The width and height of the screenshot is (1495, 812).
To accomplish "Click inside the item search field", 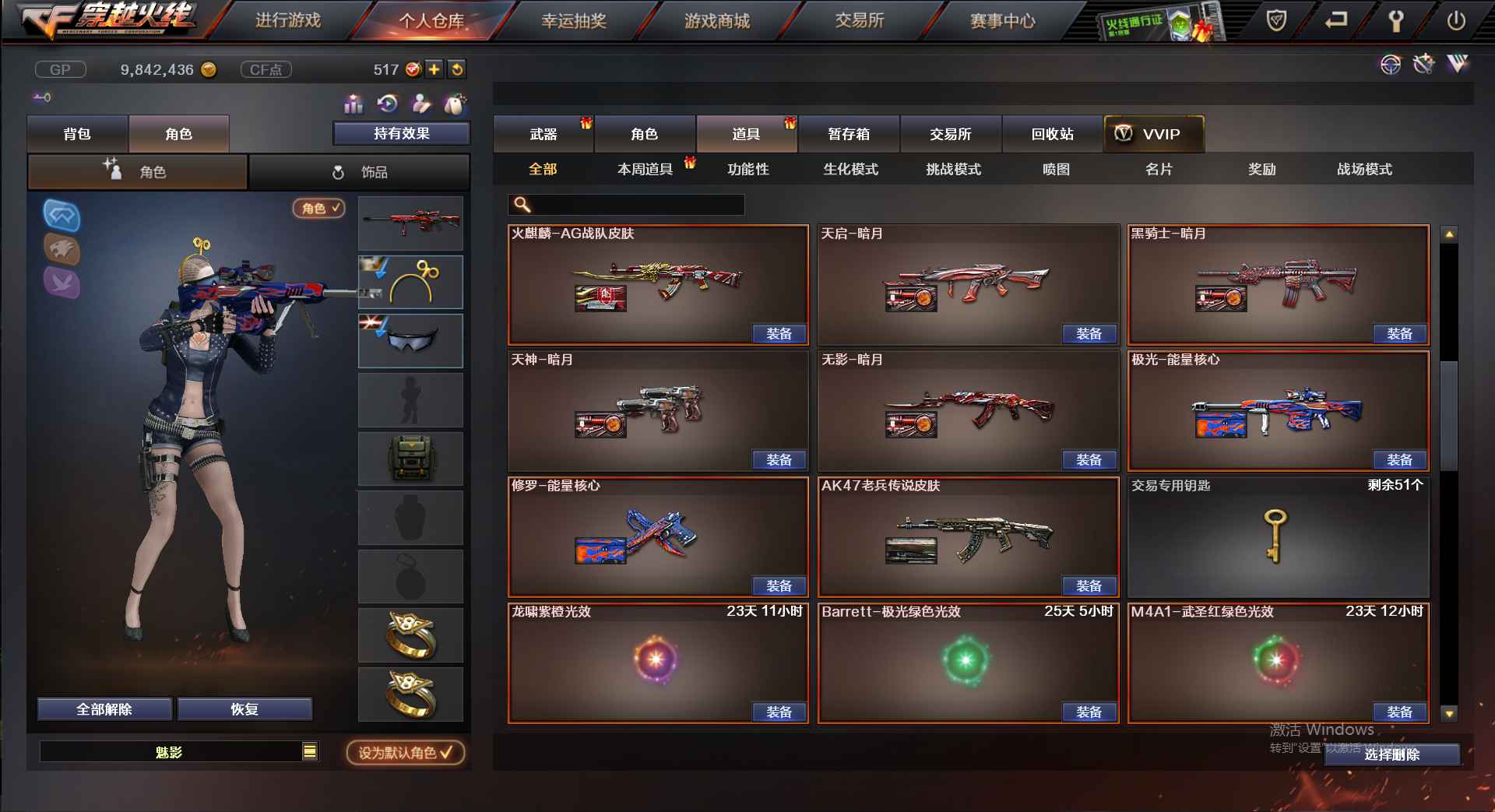I will tap(625, 204).
